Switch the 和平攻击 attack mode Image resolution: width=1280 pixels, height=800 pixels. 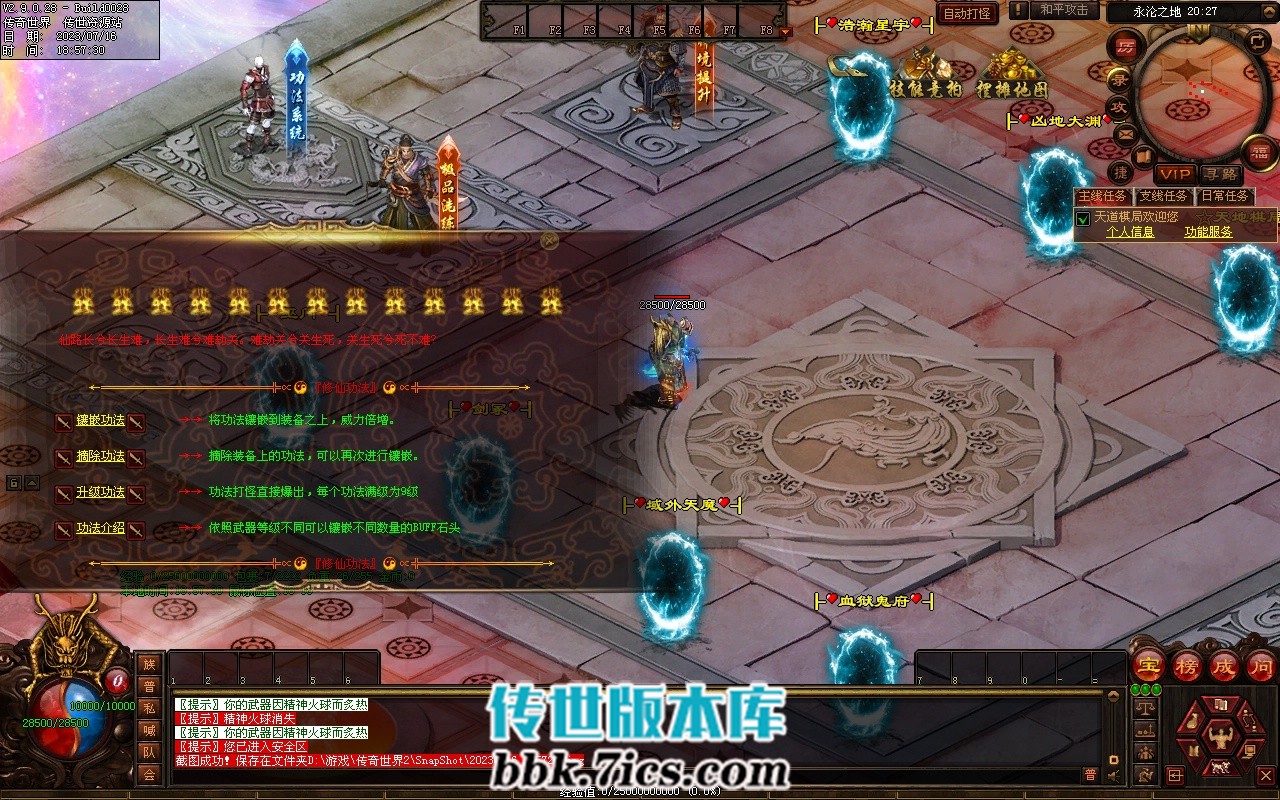click(x=1063, y=10)
